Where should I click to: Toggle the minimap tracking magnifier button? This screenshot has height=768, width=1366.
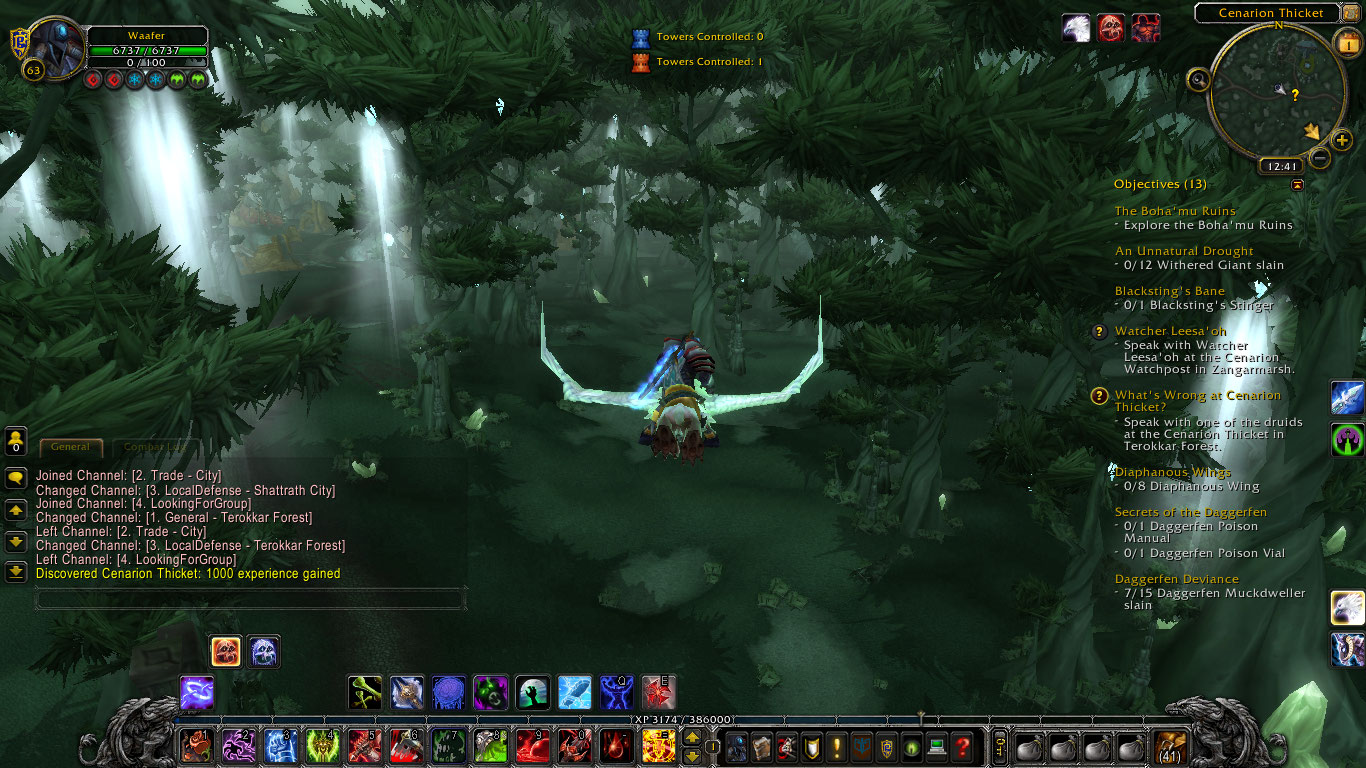[1198, 79]
